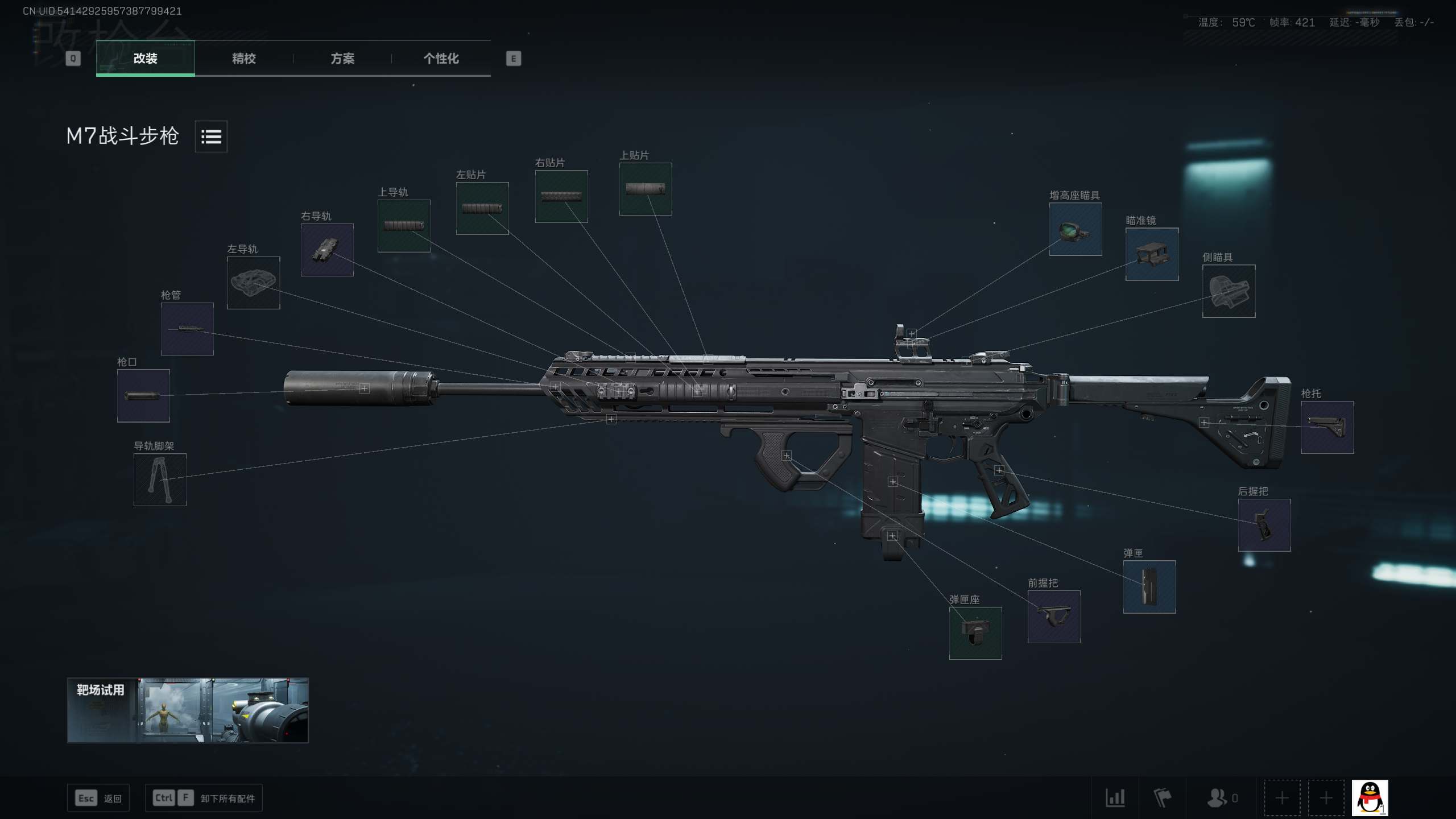Open the QQ penguin icon
The height and width of the screenshot is (819, 1456).
tap(1370, 798)
